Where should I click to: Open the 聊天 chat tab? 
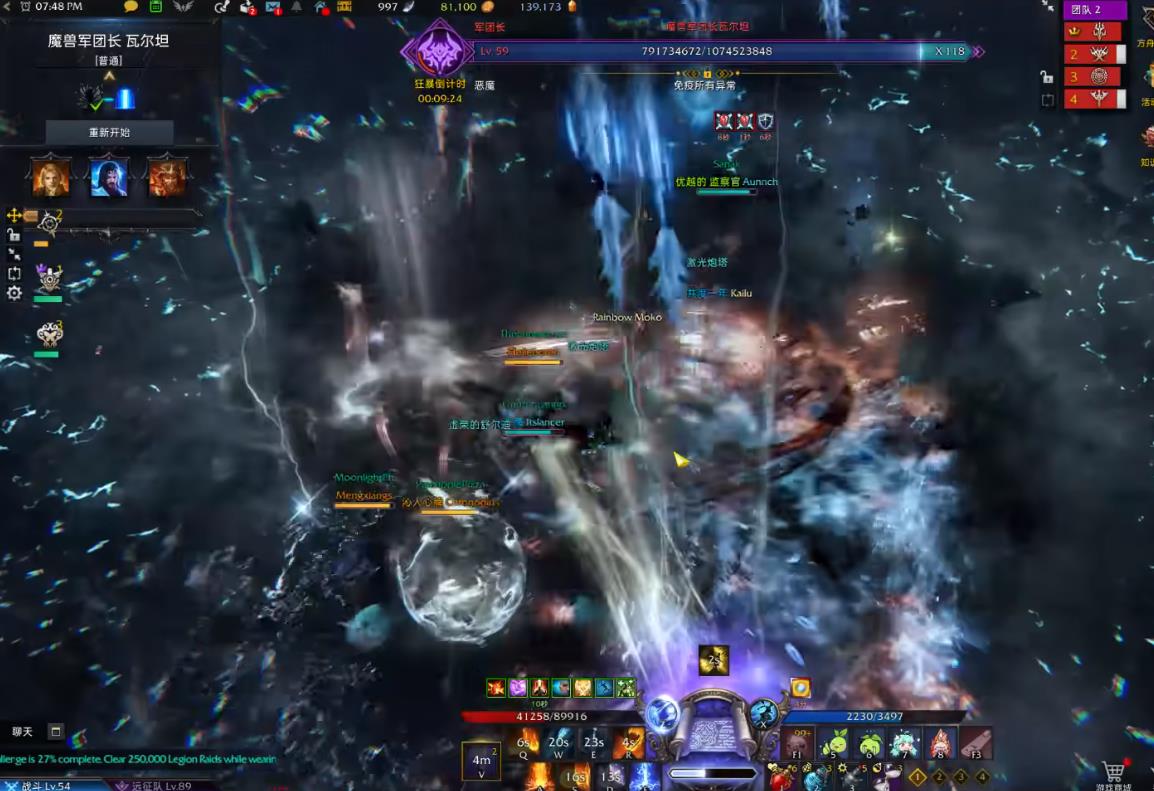(x=23, y=732)
